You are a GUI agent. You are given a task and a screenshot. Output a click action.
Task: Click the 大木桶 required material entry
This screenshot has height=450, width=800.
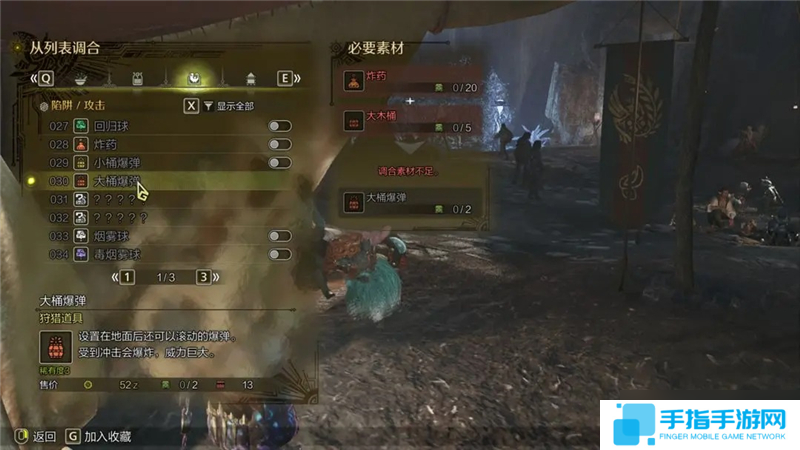click(x=410, y=121)
